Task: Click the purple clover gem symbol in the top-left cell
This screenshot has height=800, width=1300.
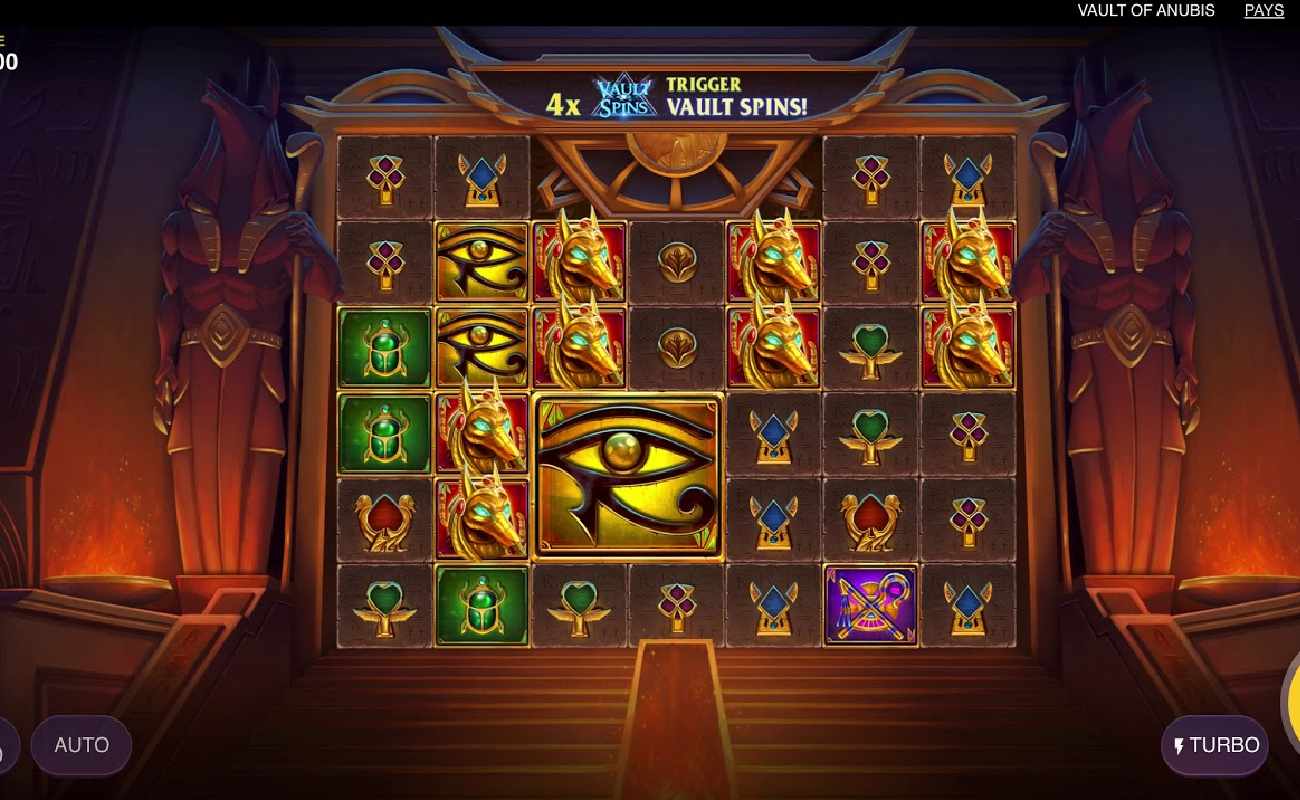Action: click(x=386, y=175)
